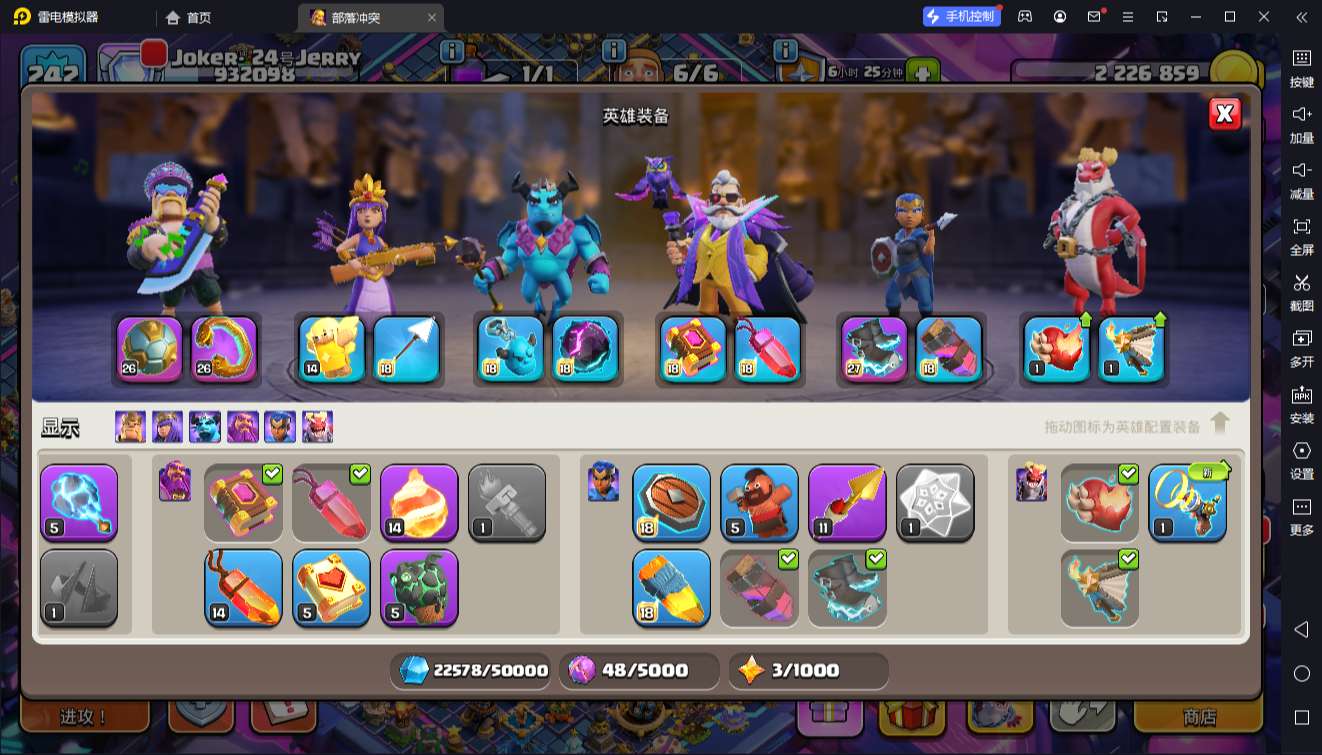
Task: Select the equipped Electro Boots slot
Action: 874,349
